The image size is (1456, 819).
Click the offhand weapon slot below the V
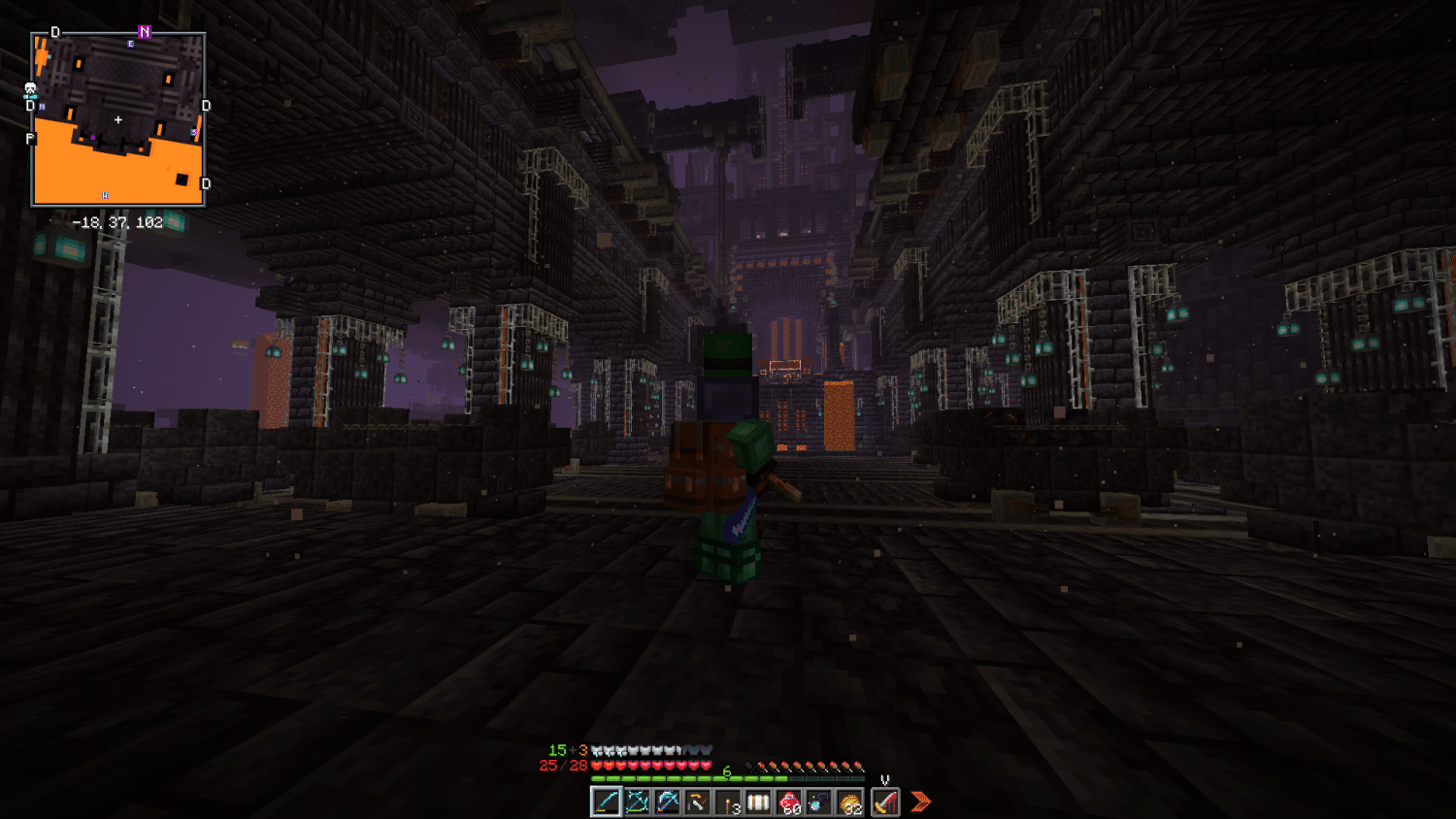[884, 803]
